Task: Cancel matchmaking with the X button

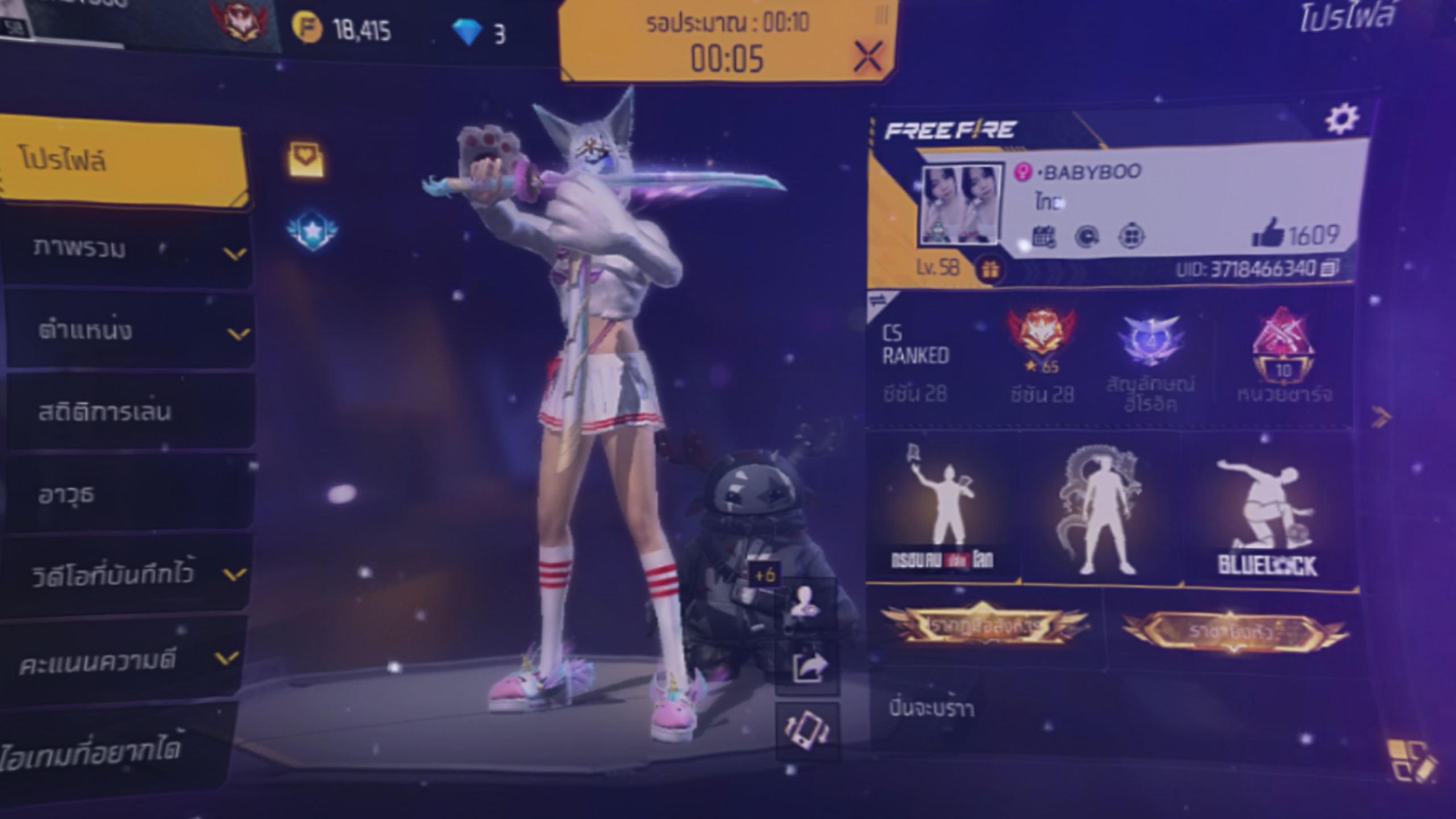Action: (x=868, y=56)
